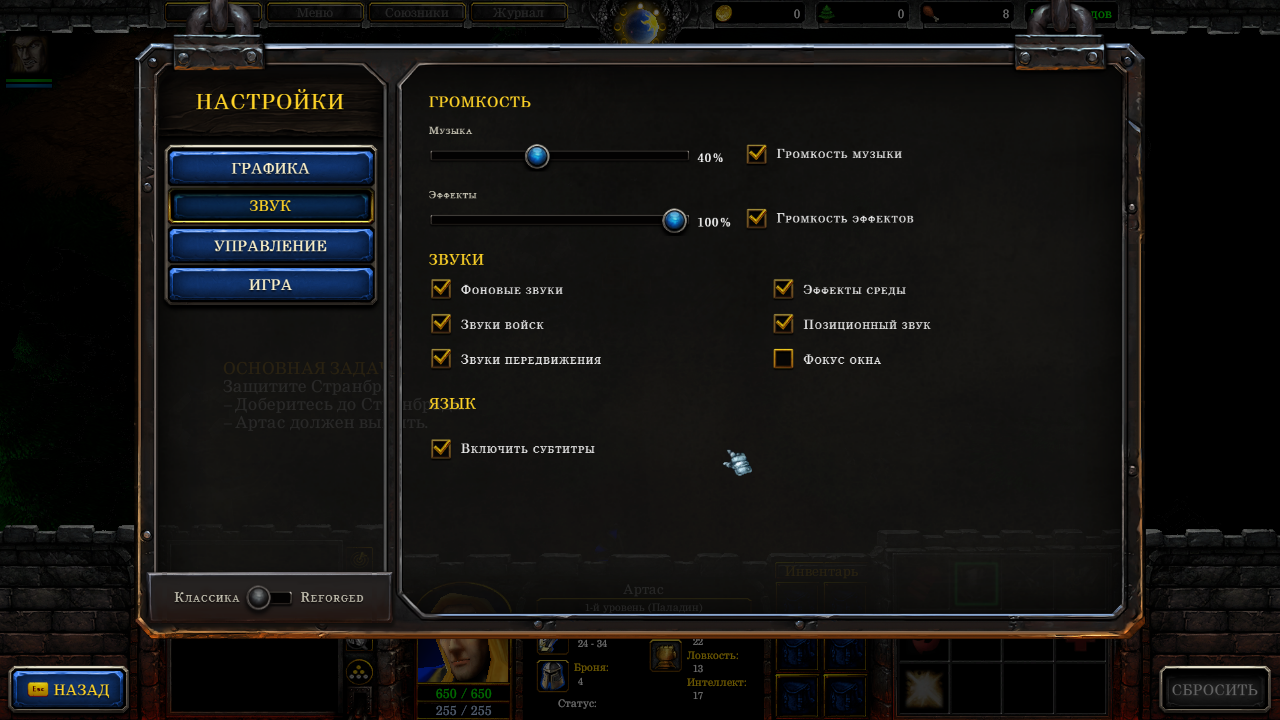
Task: Click the Музыка volume slider handle
Action: 537,156
